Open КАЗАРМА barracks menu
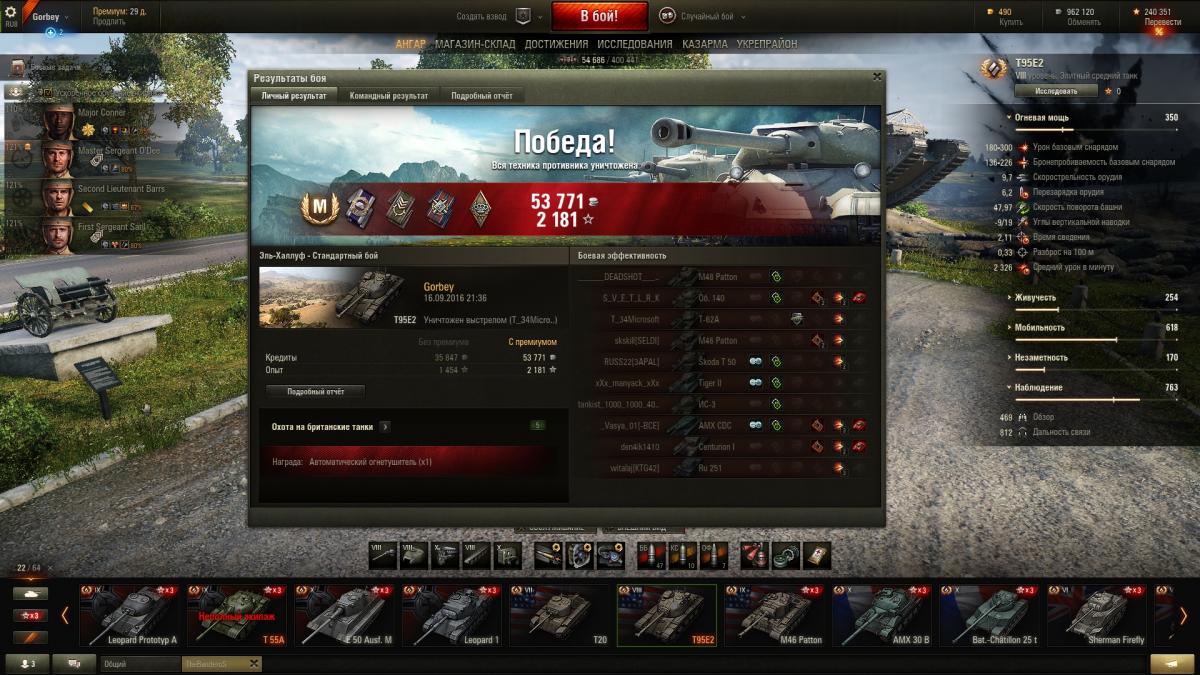Image resolution: width=1200 pixels, height=675 pixels. pos(705,44)
